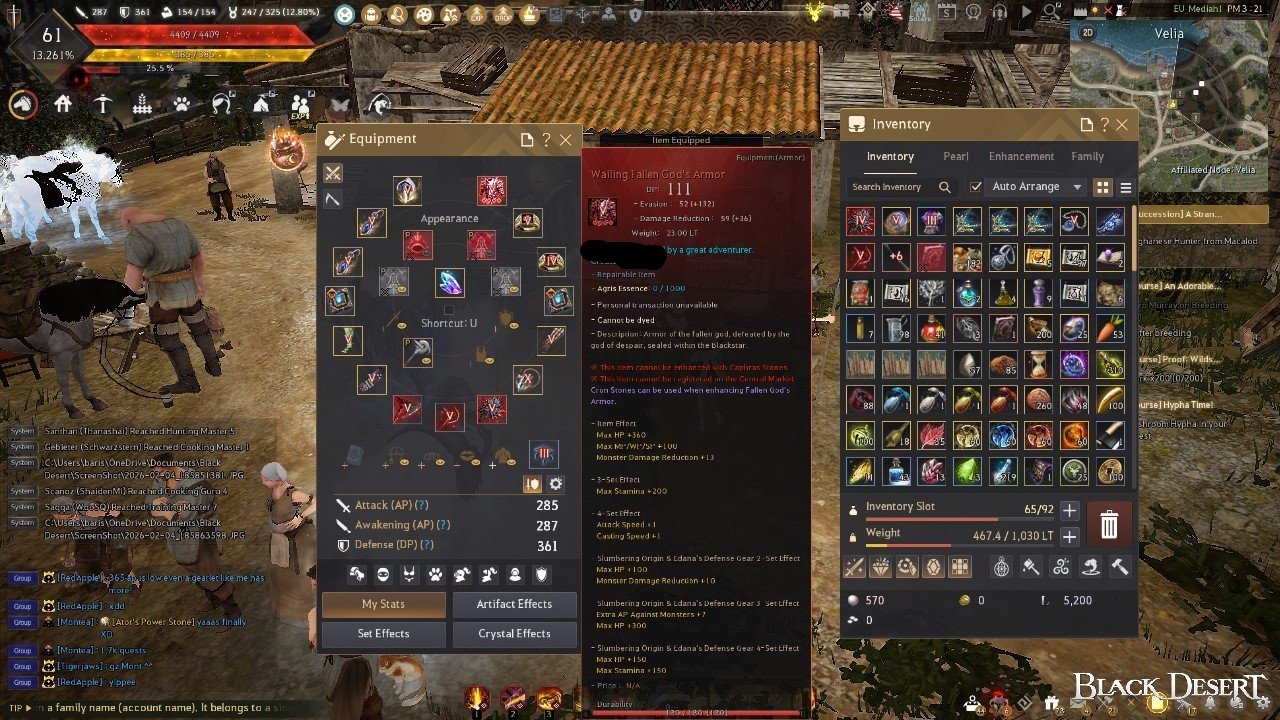Open Crystal Effects
Viewport: 1280px width, 720px height.
pos(514,633)
